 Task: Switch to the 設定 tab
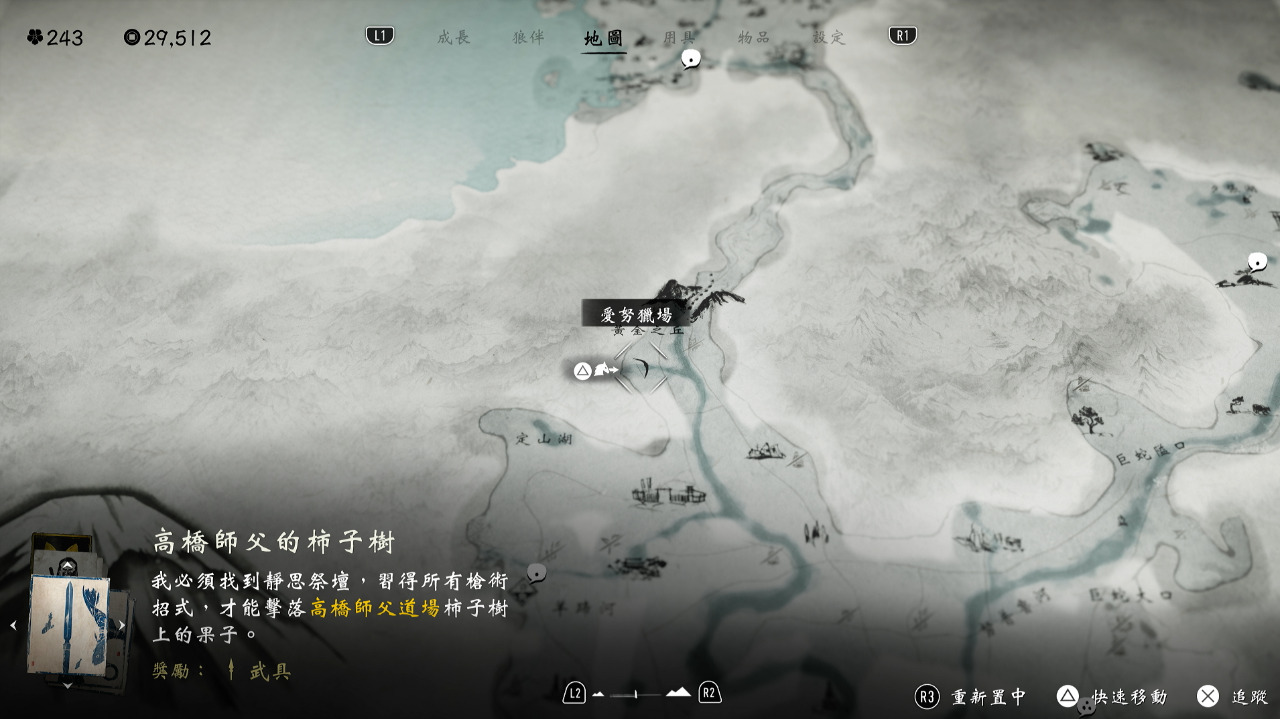coord(829,37)
